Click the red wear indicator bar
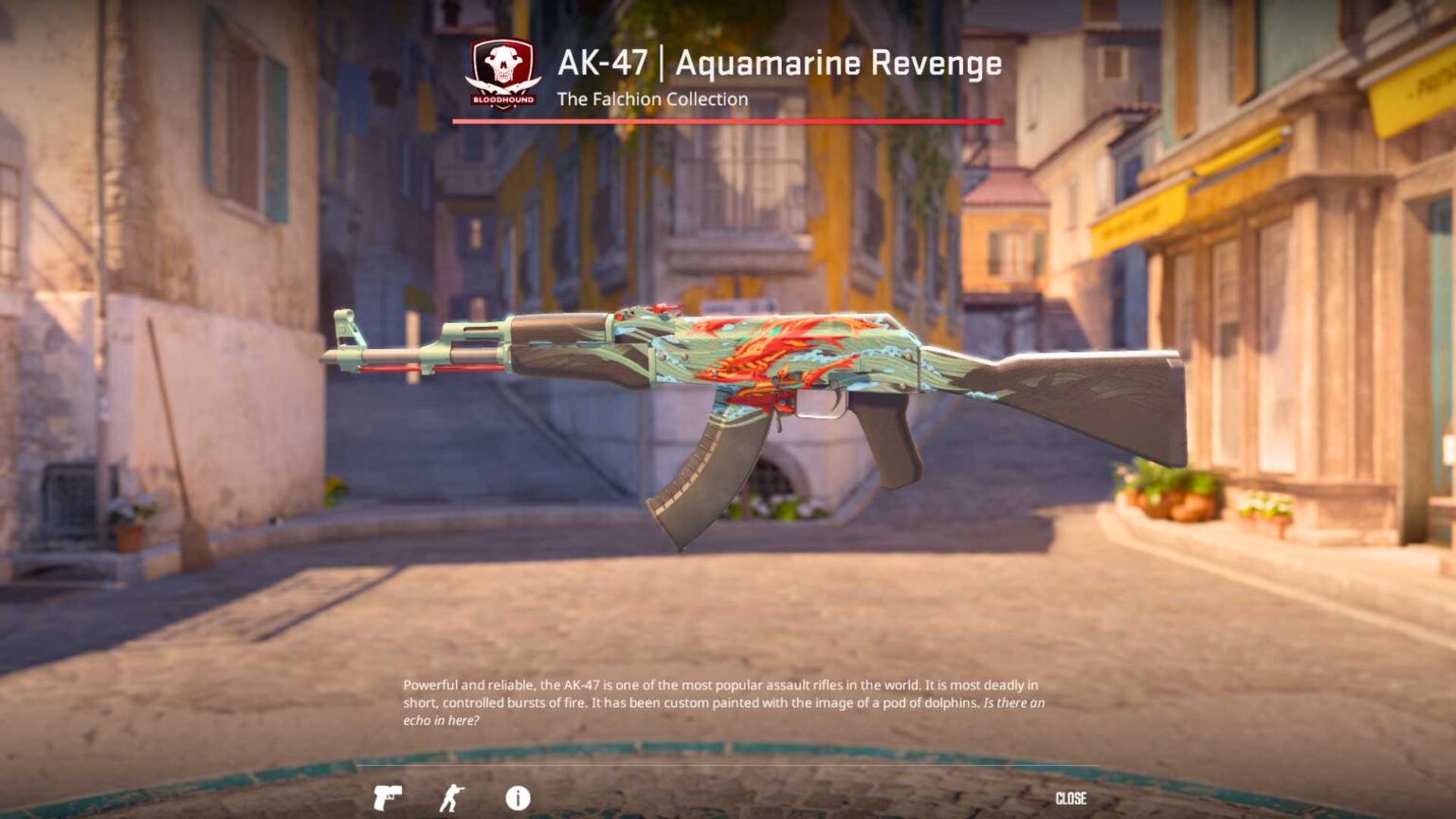Viewport: 1456px width, 819px height. (x=725, y=119)
